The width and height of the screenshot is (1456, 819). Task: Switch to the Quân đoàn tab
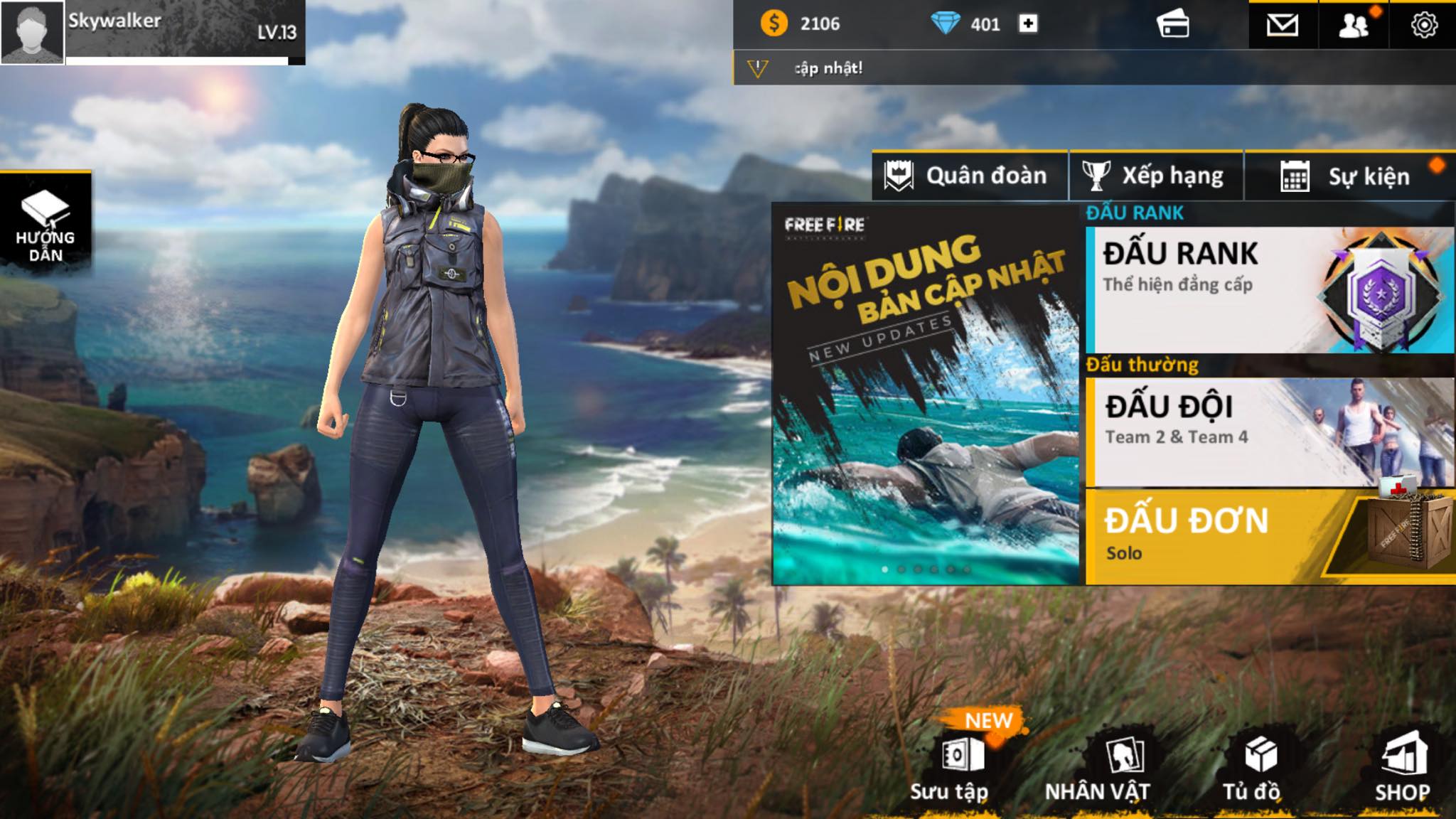click(970, 176)
